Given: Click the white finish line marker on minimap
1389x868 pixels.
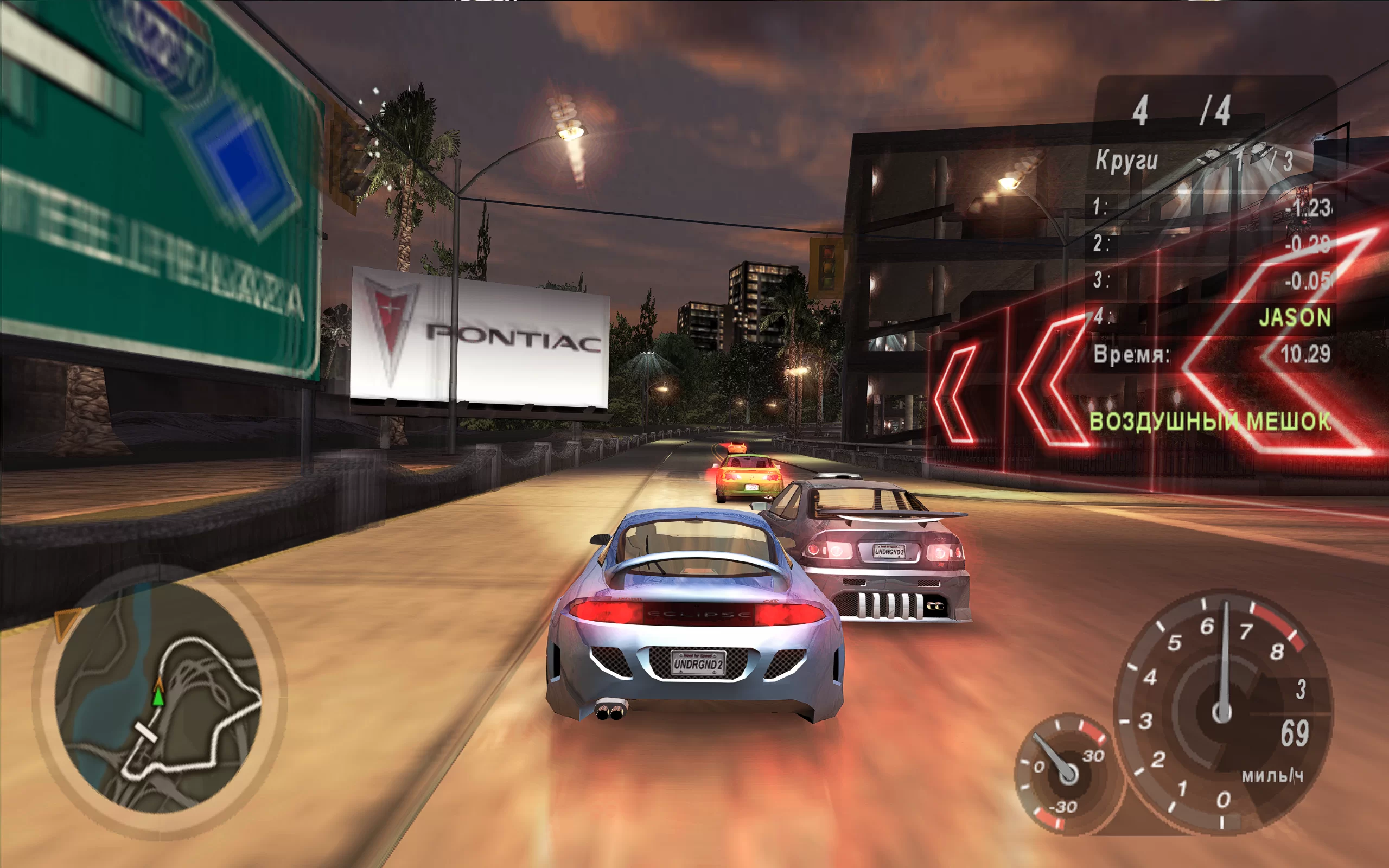Looking at the screenshot, I should [145, 733].
